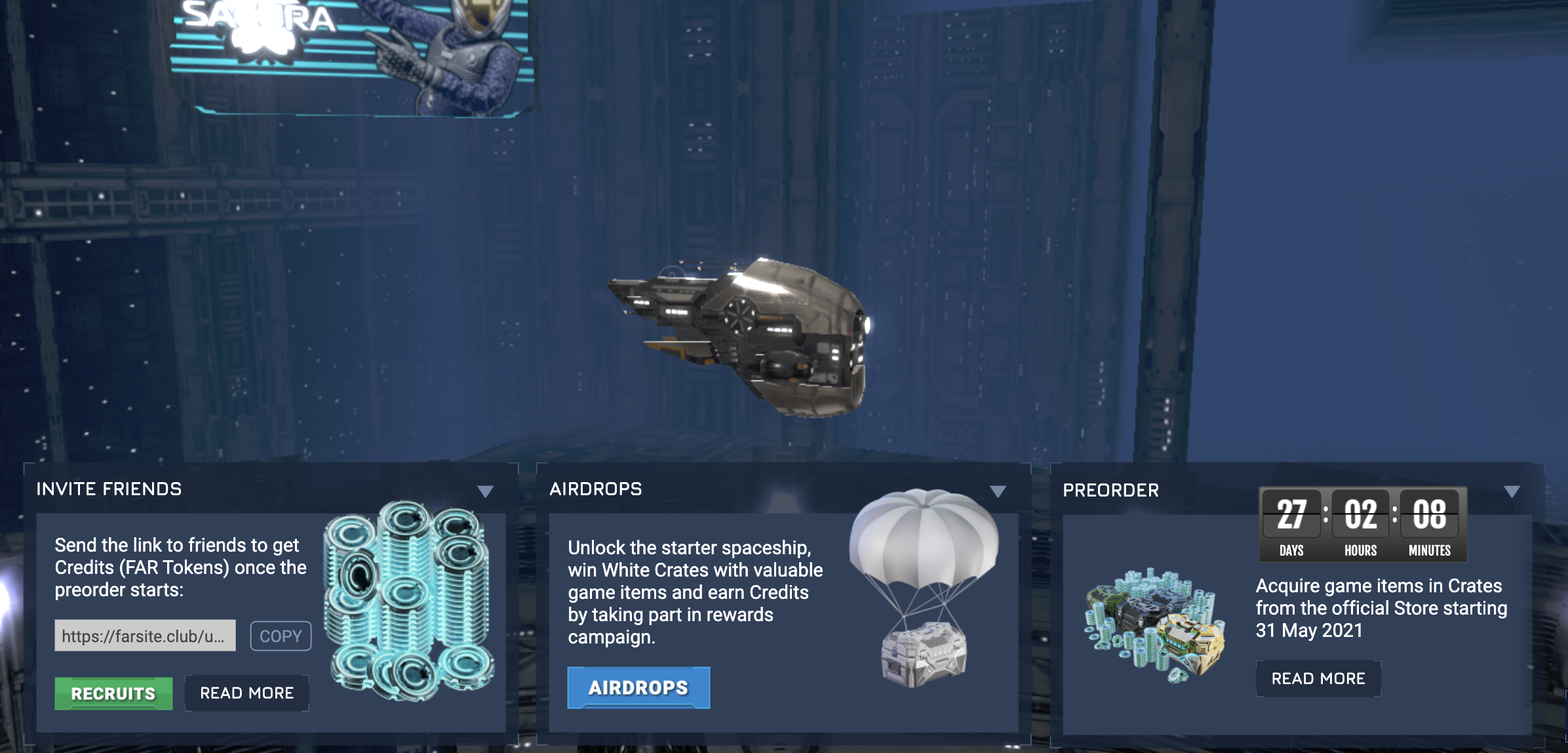Image resolution: width=1568 pixels, height=753 pixels.
Task: Read more about inviting friends
Action: pos(246,693)
